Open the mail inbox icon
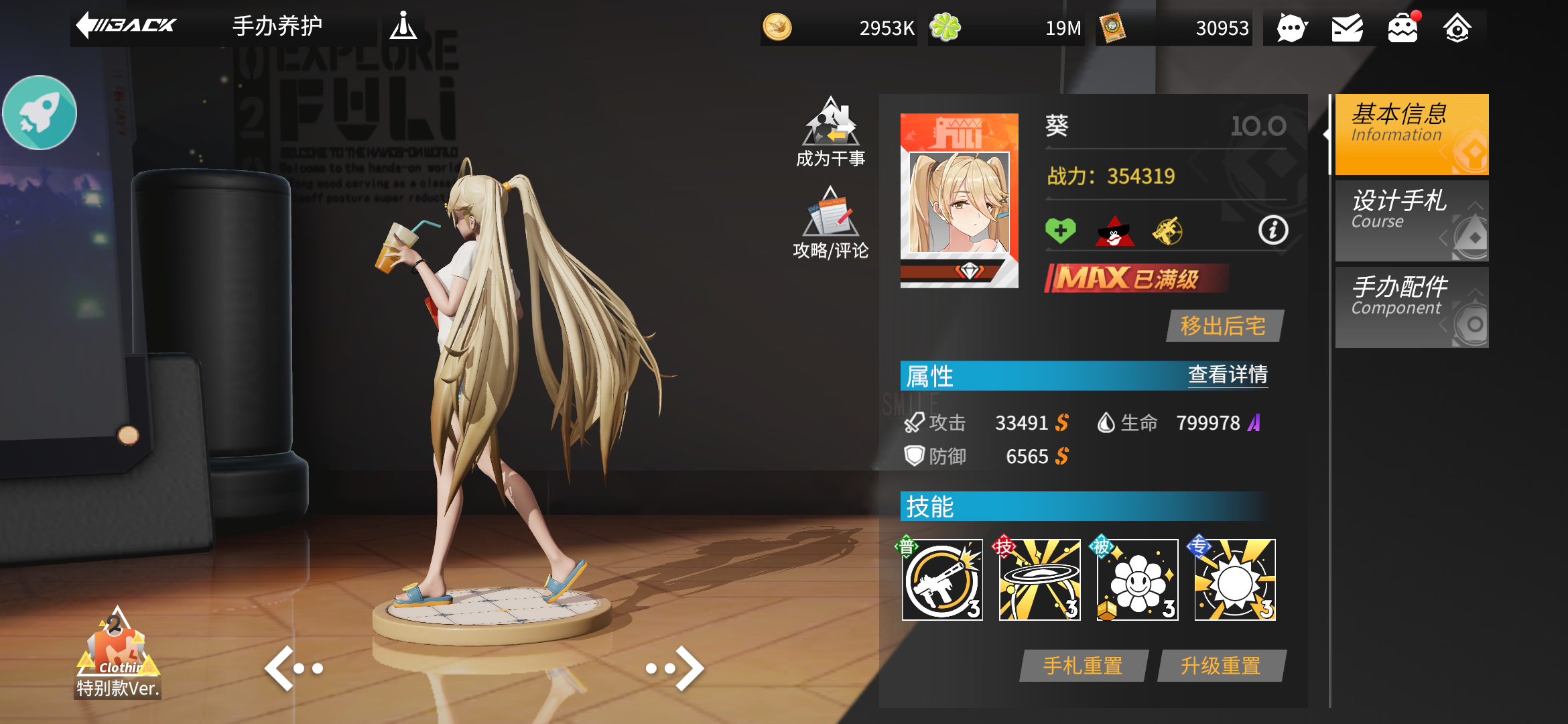The image size is (1568, 724). 1347,27
